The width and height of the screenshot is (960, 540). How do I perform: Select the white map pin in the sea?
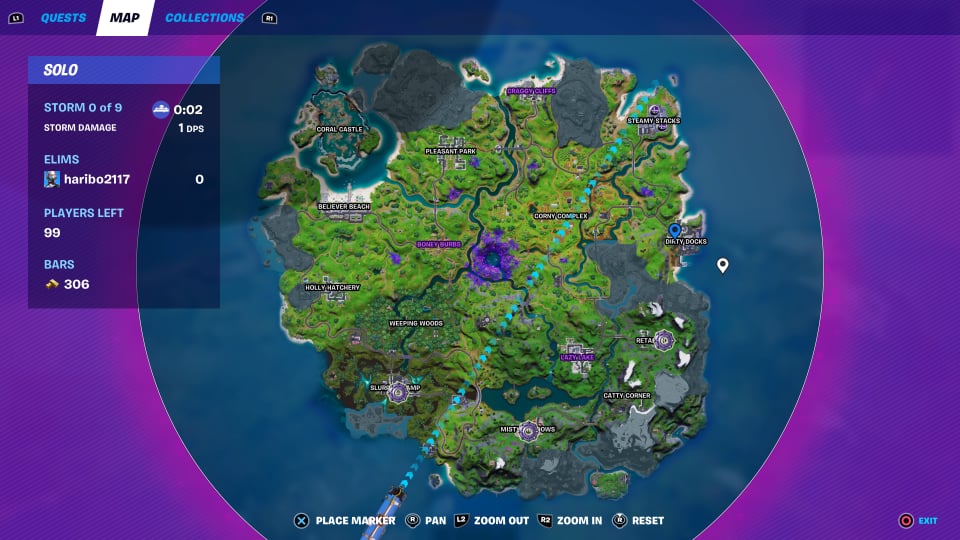(x=723, y=265)
